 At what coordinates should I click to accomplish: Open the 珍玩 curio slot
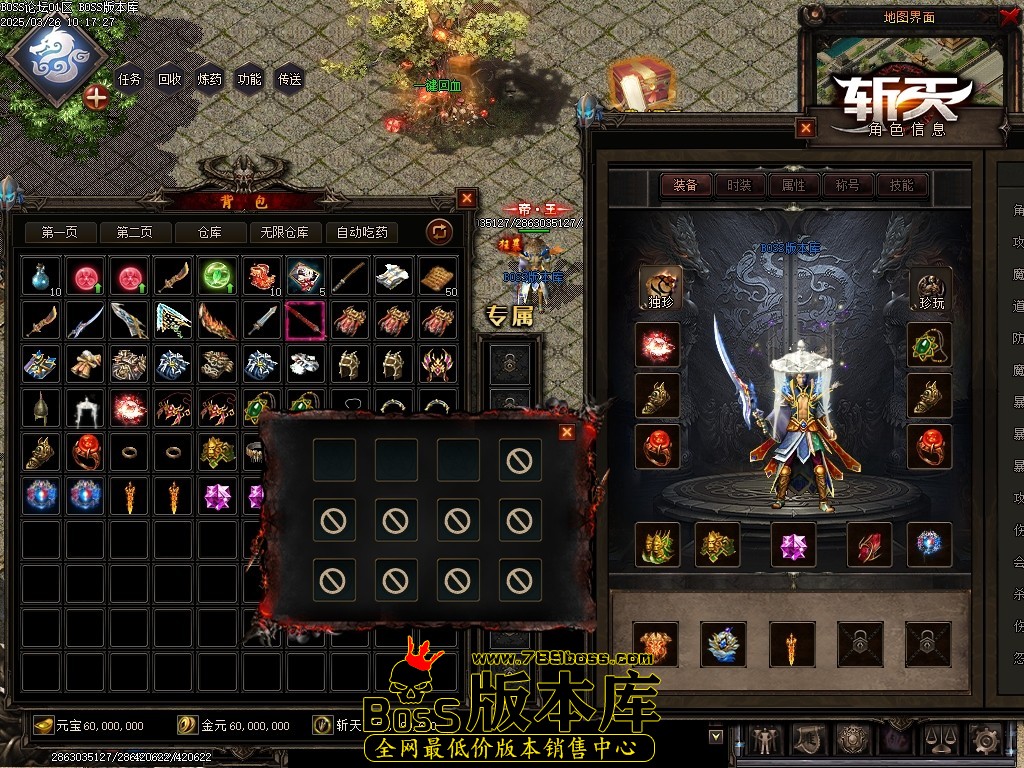(930, 288)
